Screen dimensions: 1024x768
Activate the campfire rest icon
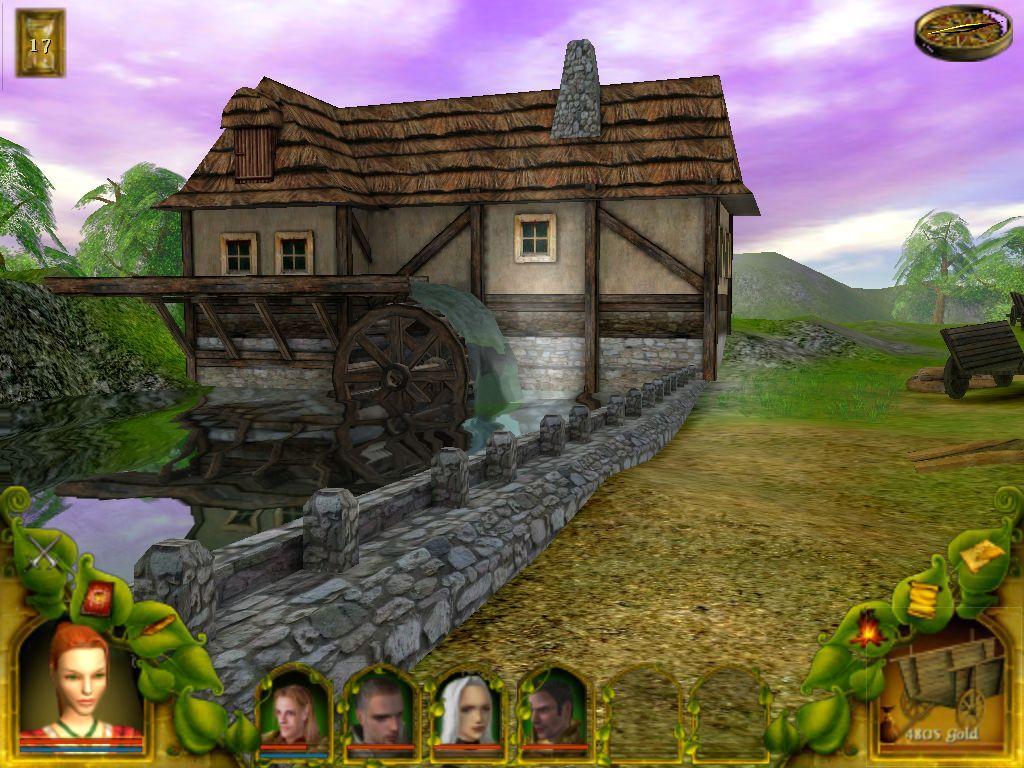point(865,630)
